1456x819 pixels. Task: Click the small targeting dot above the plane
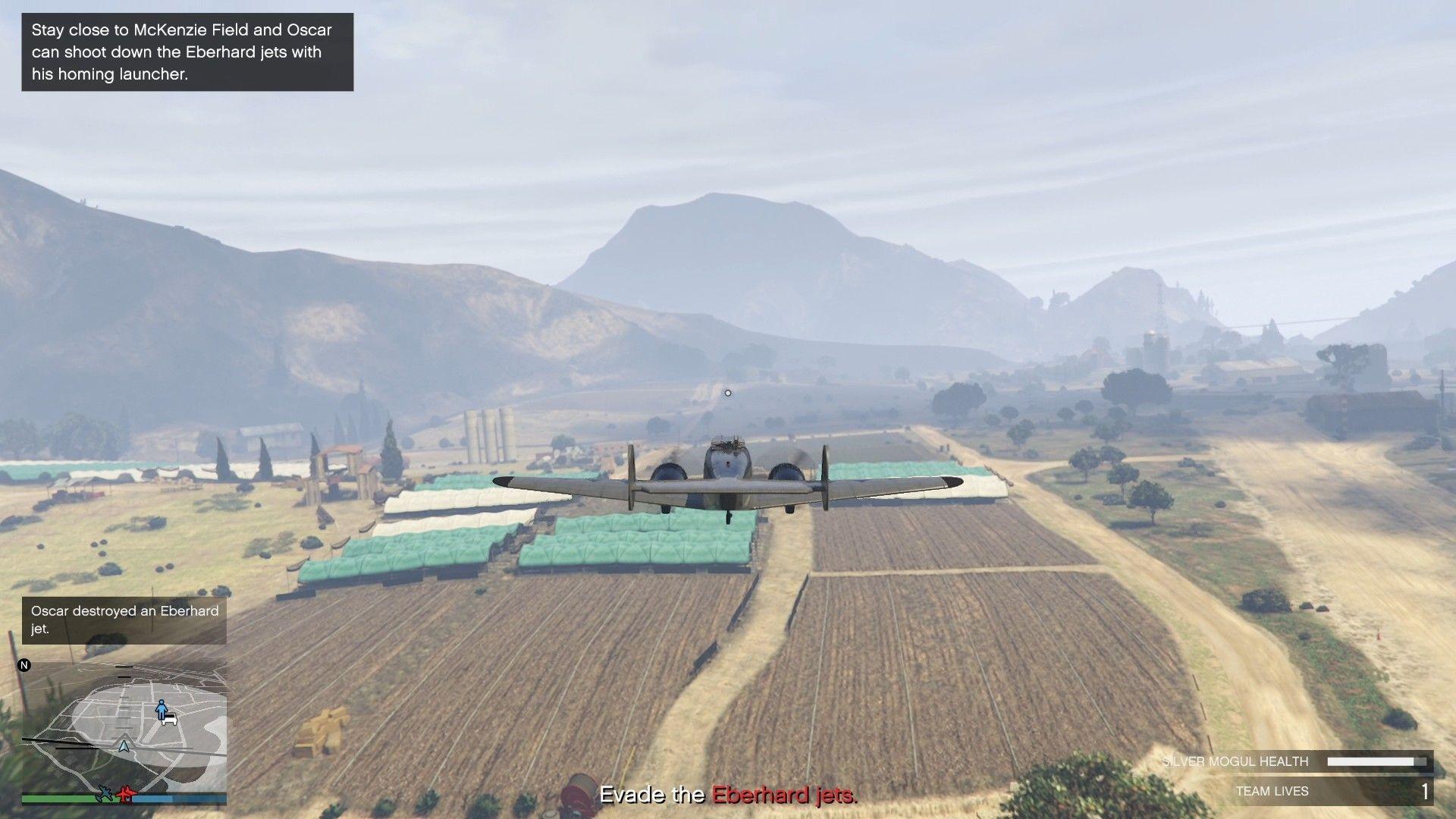727,393
